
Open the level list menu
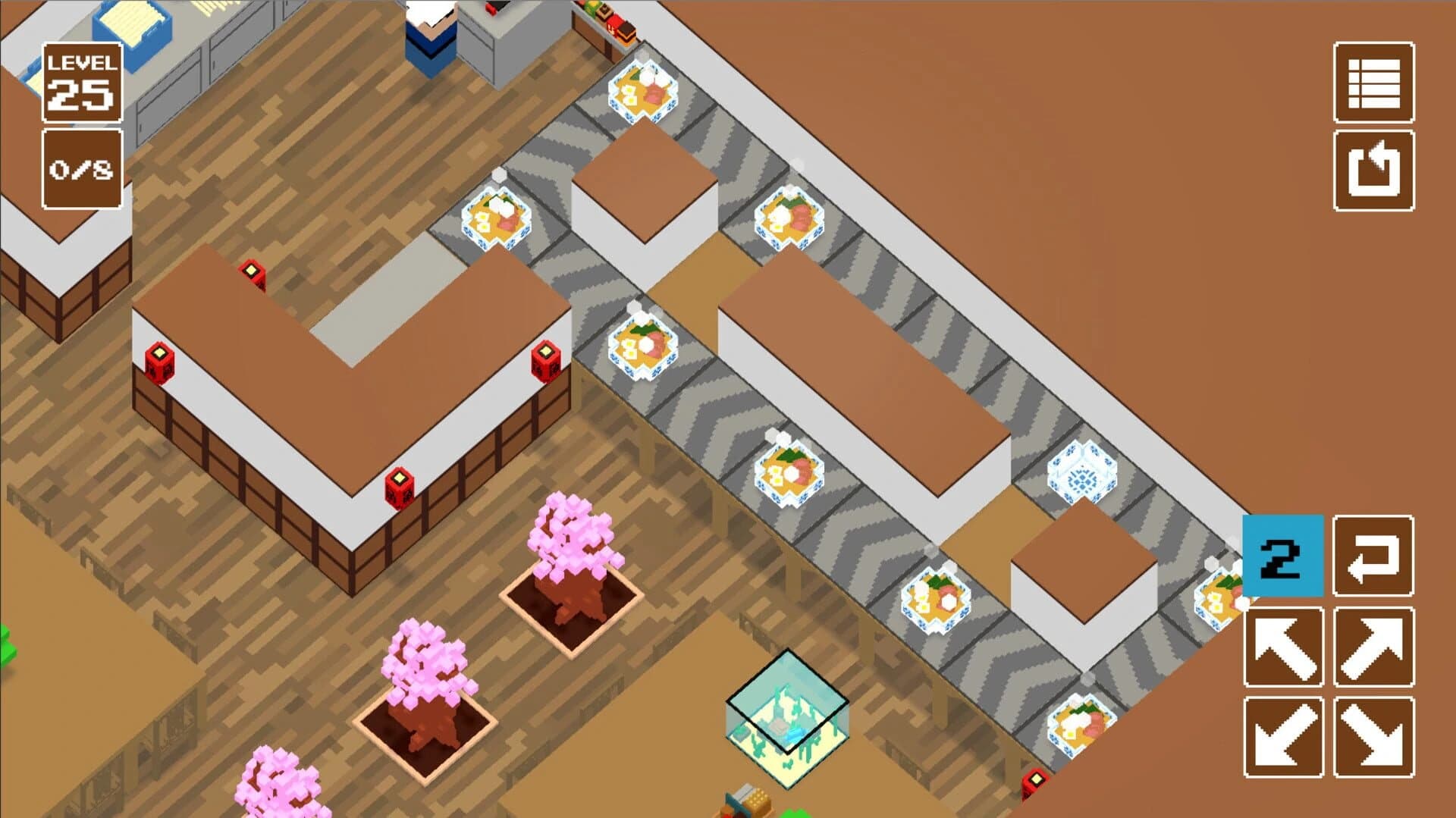click(x=1373, y=83)
